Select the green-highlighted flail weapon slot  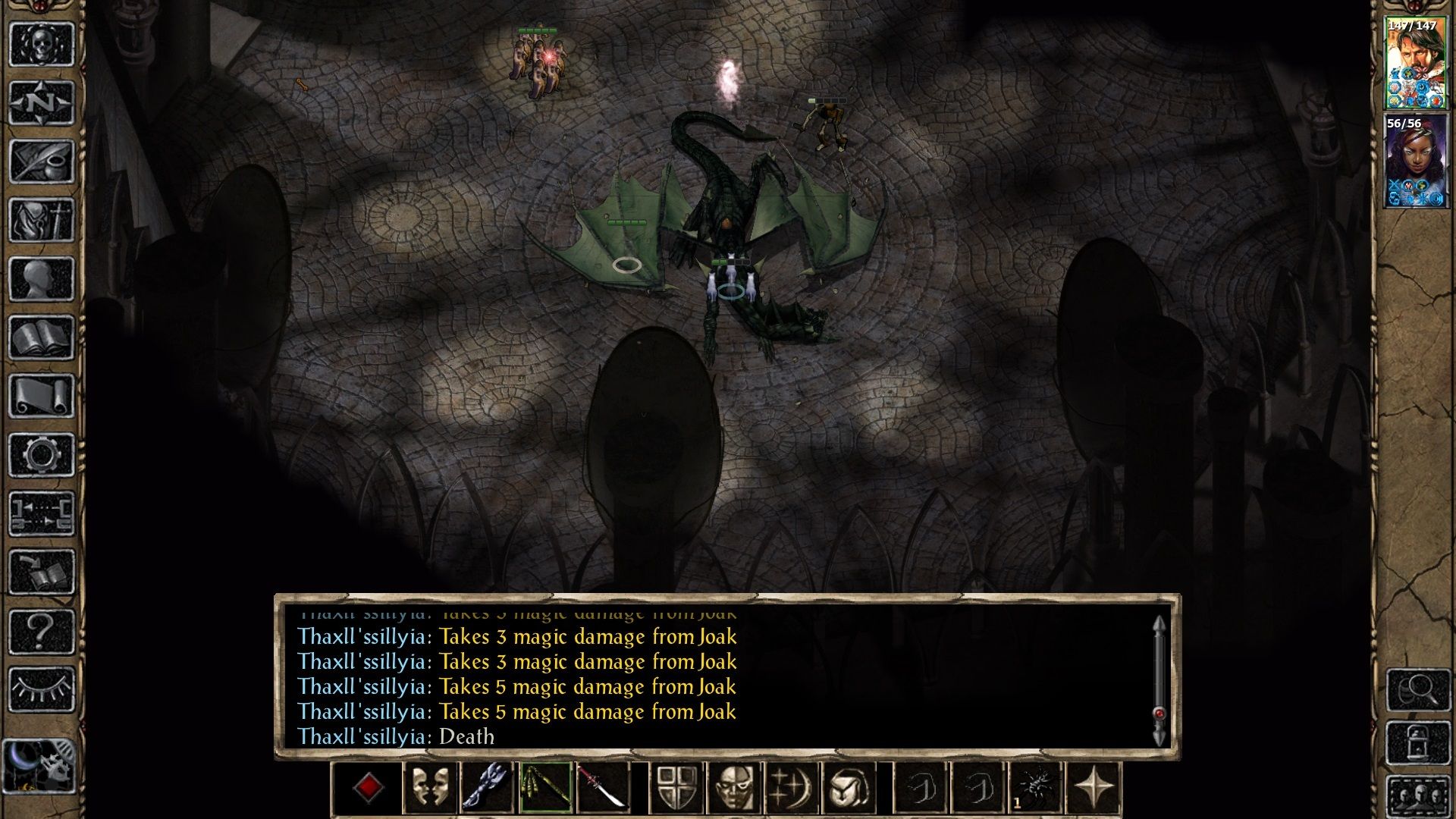click(545, 789)
